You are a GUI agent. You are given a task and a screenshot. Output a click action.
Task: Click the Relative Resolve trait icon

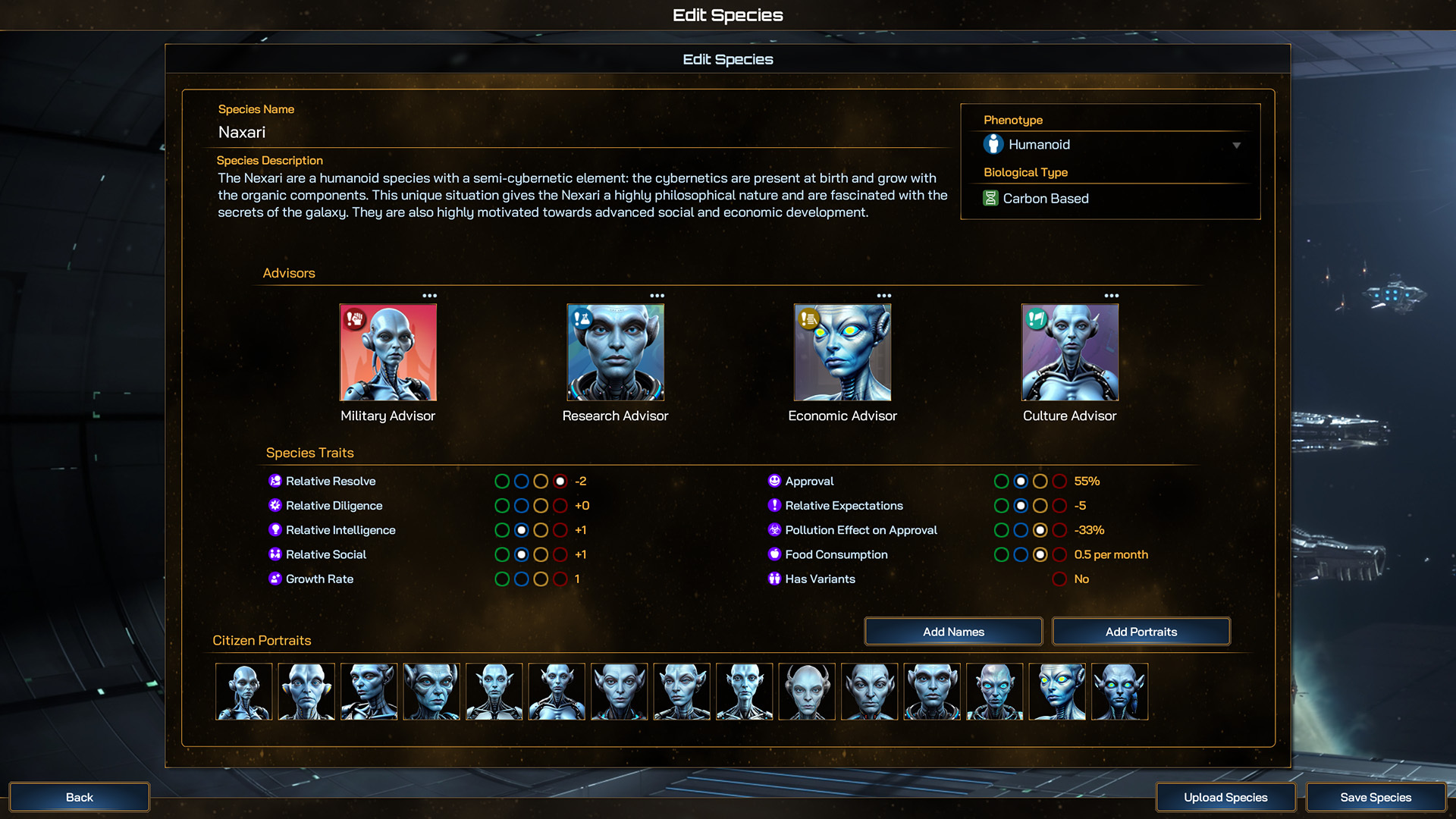point(275,481)
